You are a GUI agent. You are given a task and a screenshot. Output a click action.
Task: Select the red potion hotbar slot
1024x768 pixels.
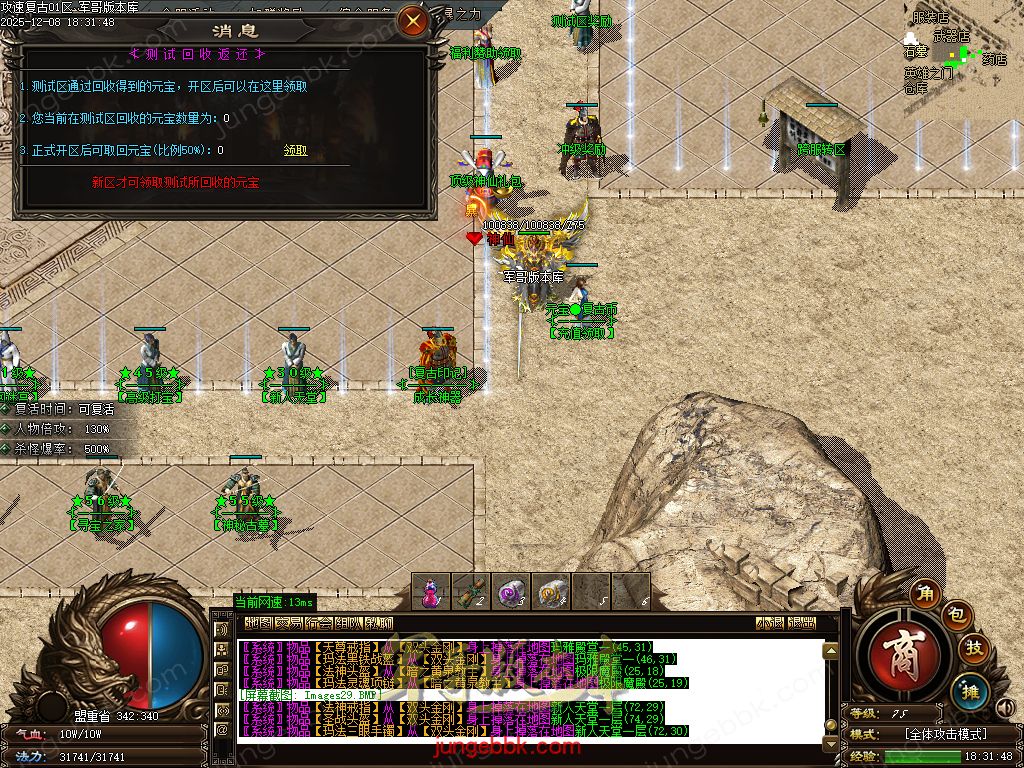click(x=431, y=591)
